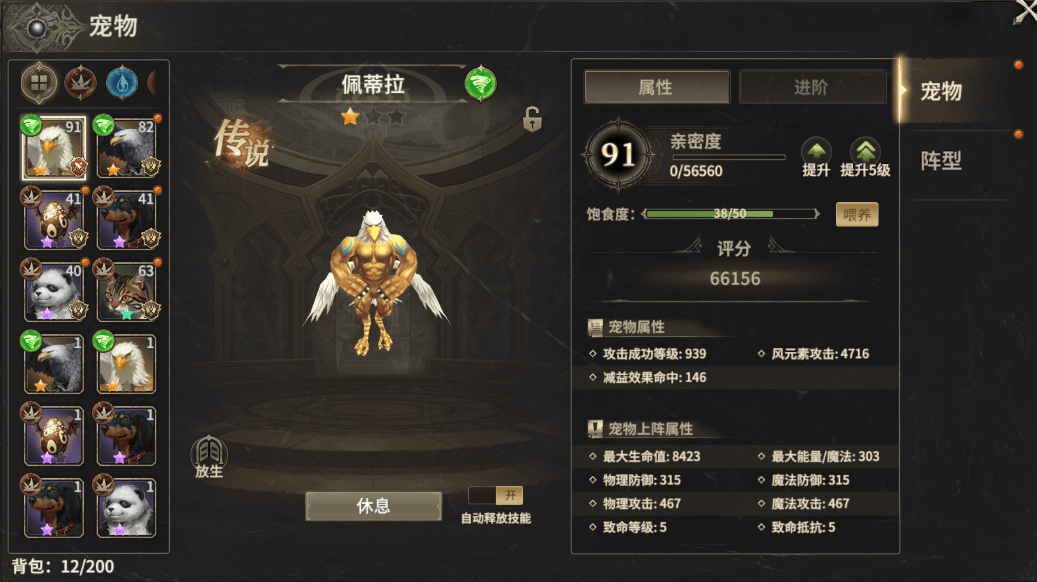The width and height of the screenshot is (1037, 582).
Task: Switch to the 属性 attributes tab
Action: point(655,87)
